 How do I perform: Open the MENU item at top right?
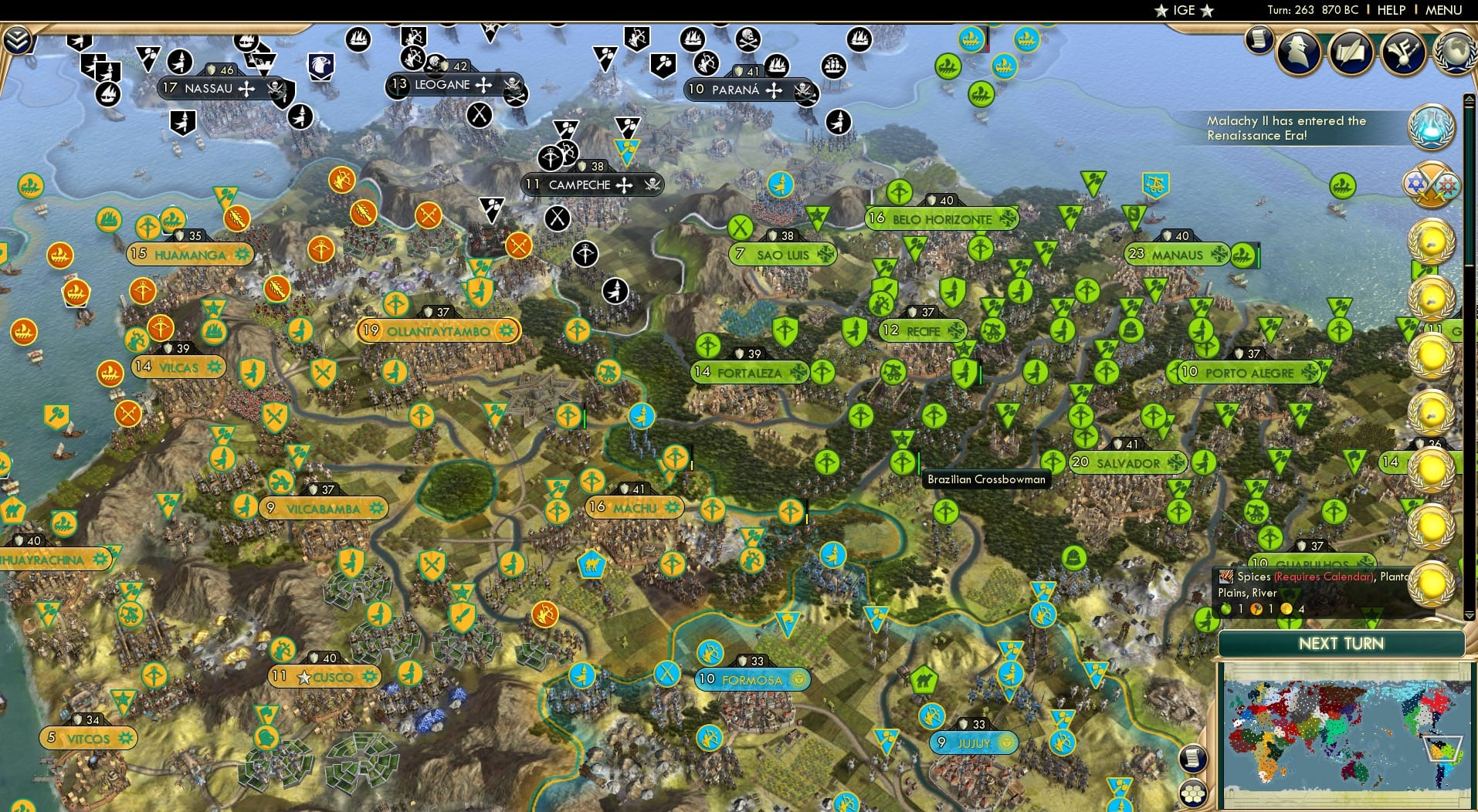point(1446,10)
